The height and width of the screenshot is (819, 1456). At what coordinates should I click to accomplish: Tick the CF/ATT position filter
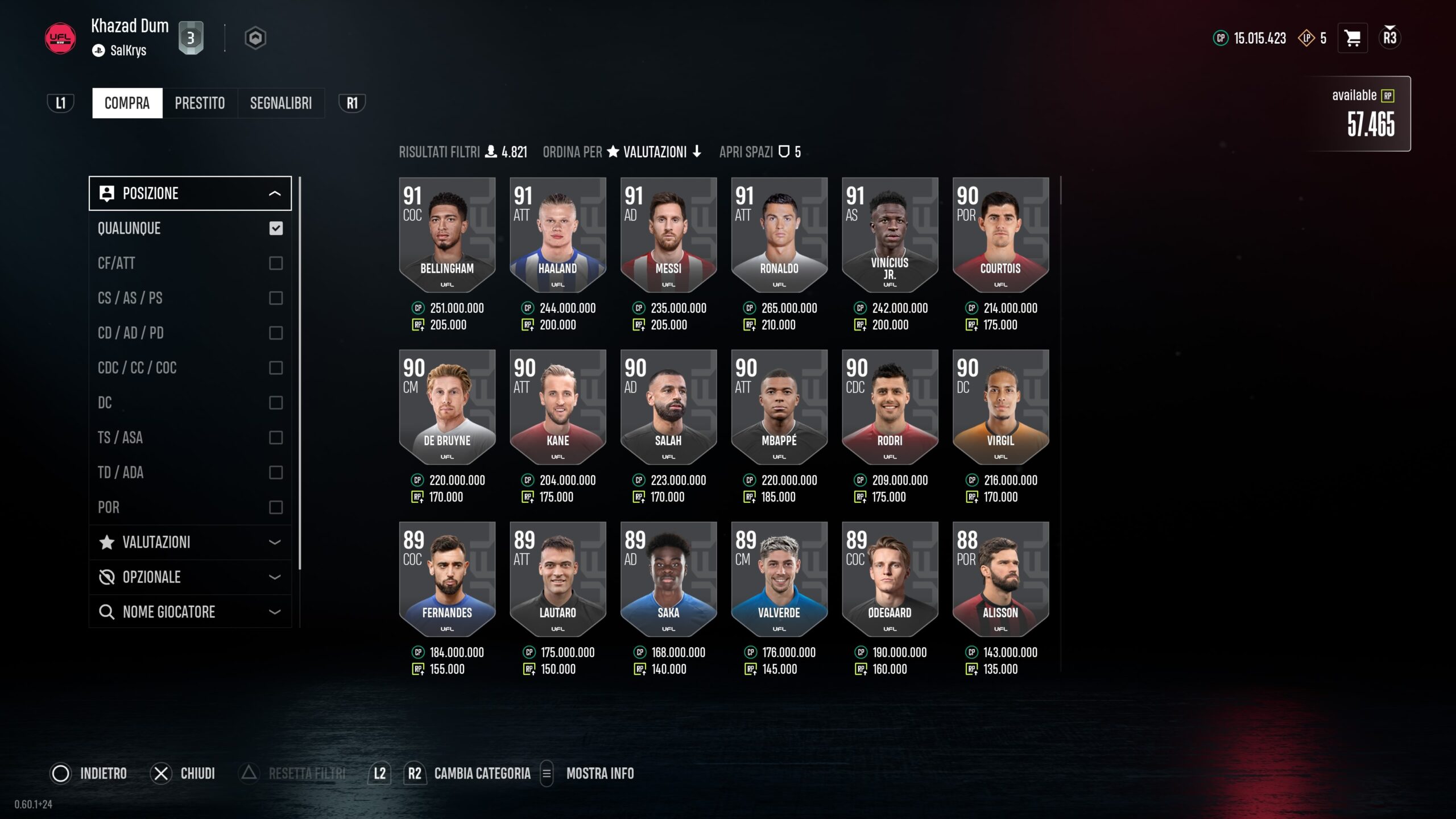point(276,263)
